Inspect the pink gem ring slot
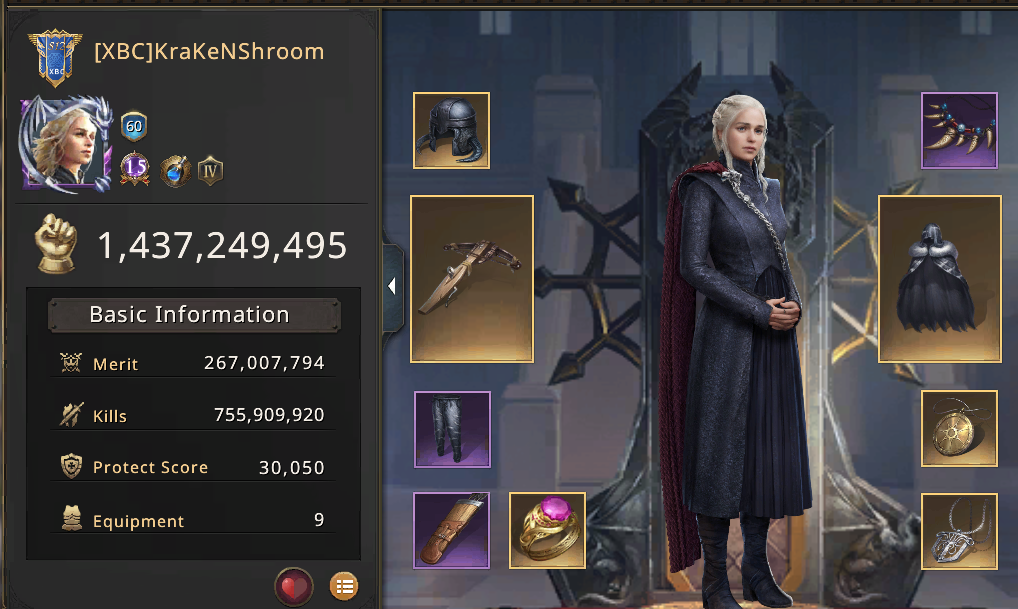 click(x=547, y=530)
